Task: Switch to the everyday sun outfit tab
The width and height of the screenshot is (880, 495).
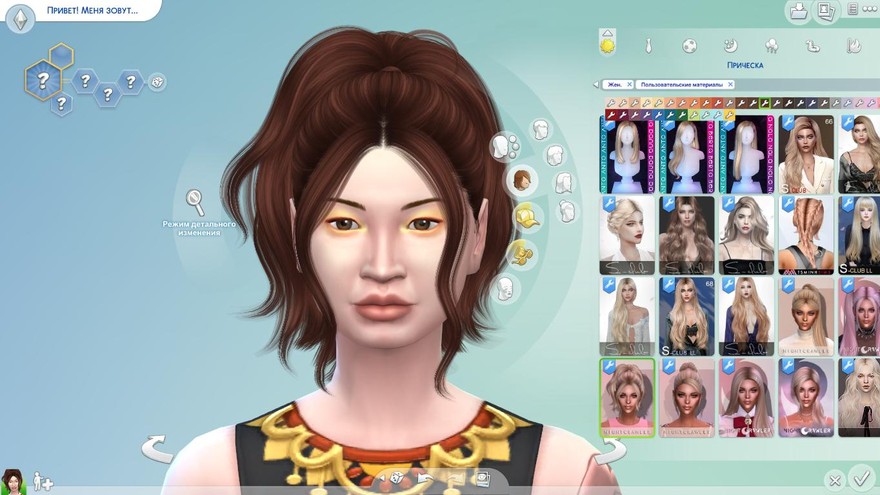Action: pyautogui.click(x=607, y=45)
